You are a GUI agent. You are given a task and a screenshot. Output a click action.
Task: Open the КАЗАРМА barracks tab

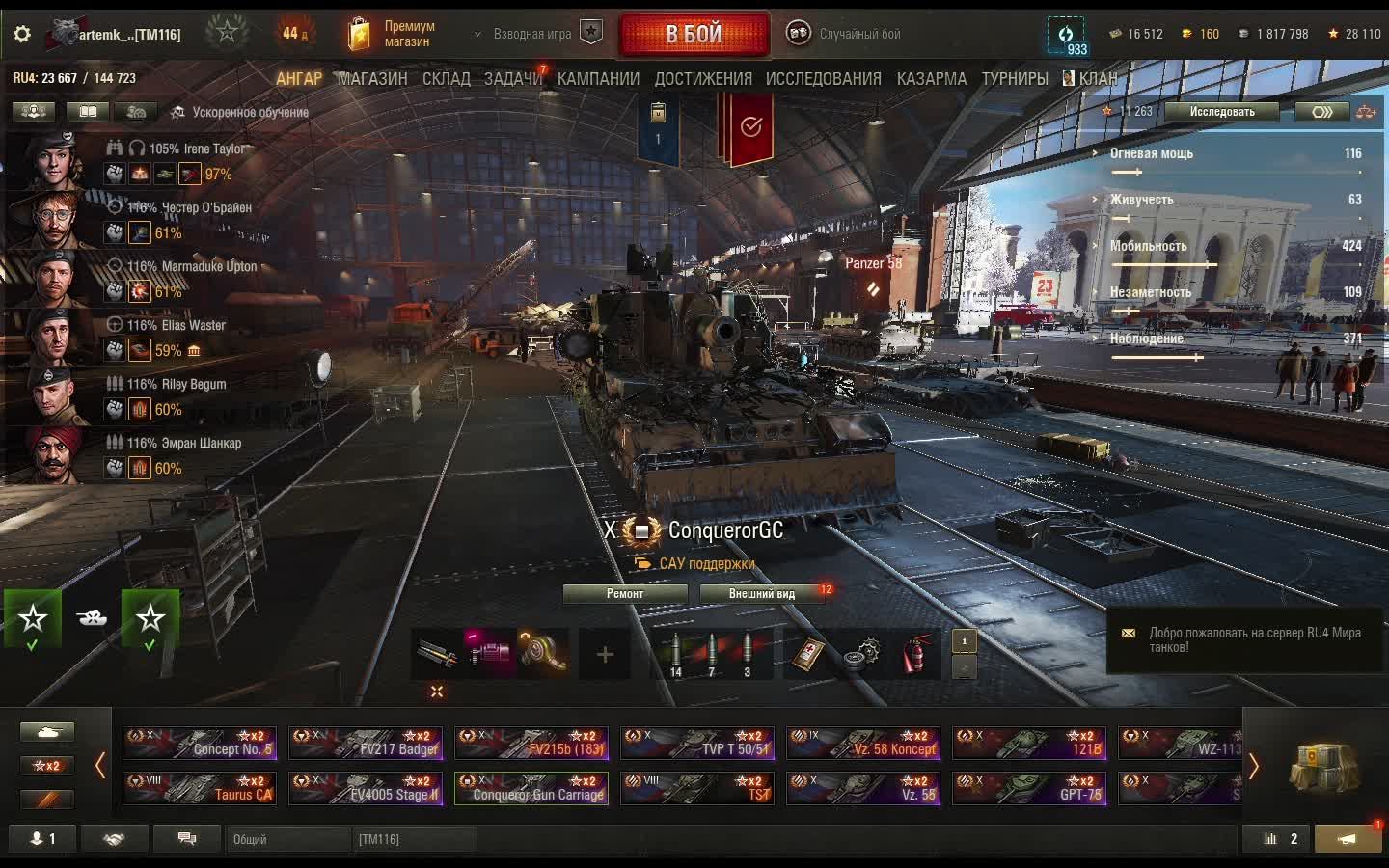click(931, 79)
